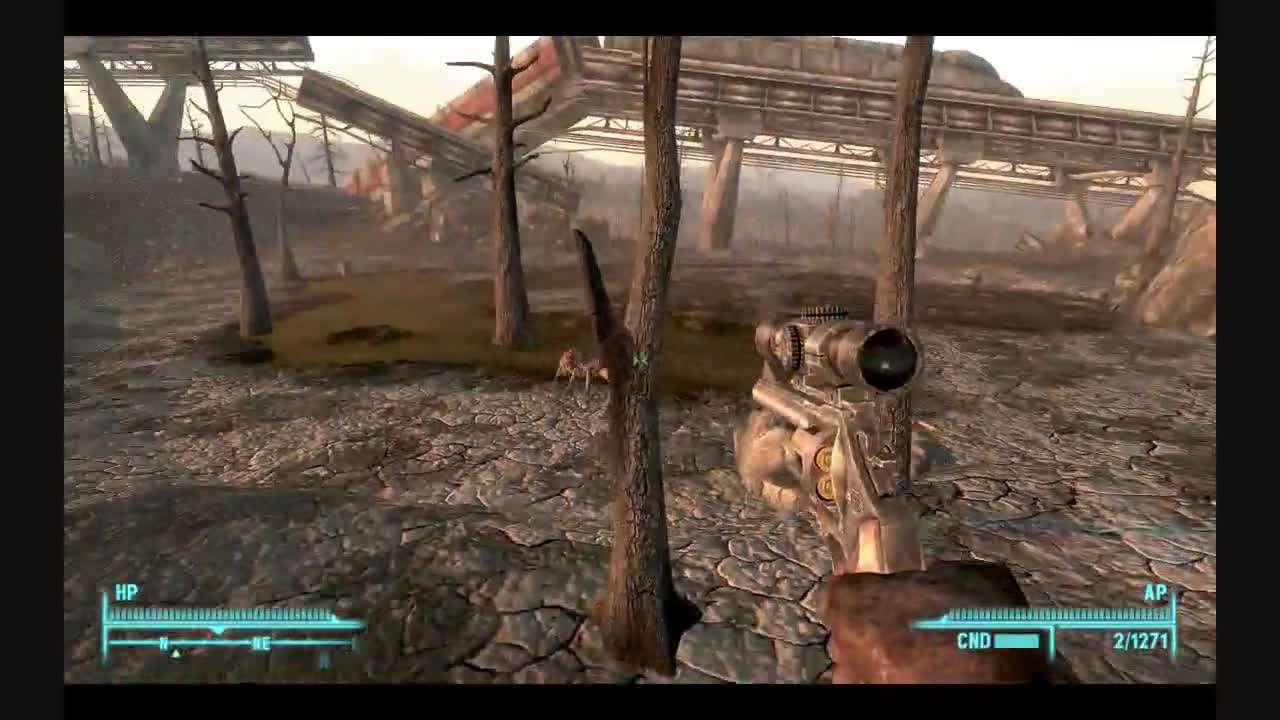Click the CND weapon condition indicator
Screen dimensions: 1280x720
coord(975,639)
